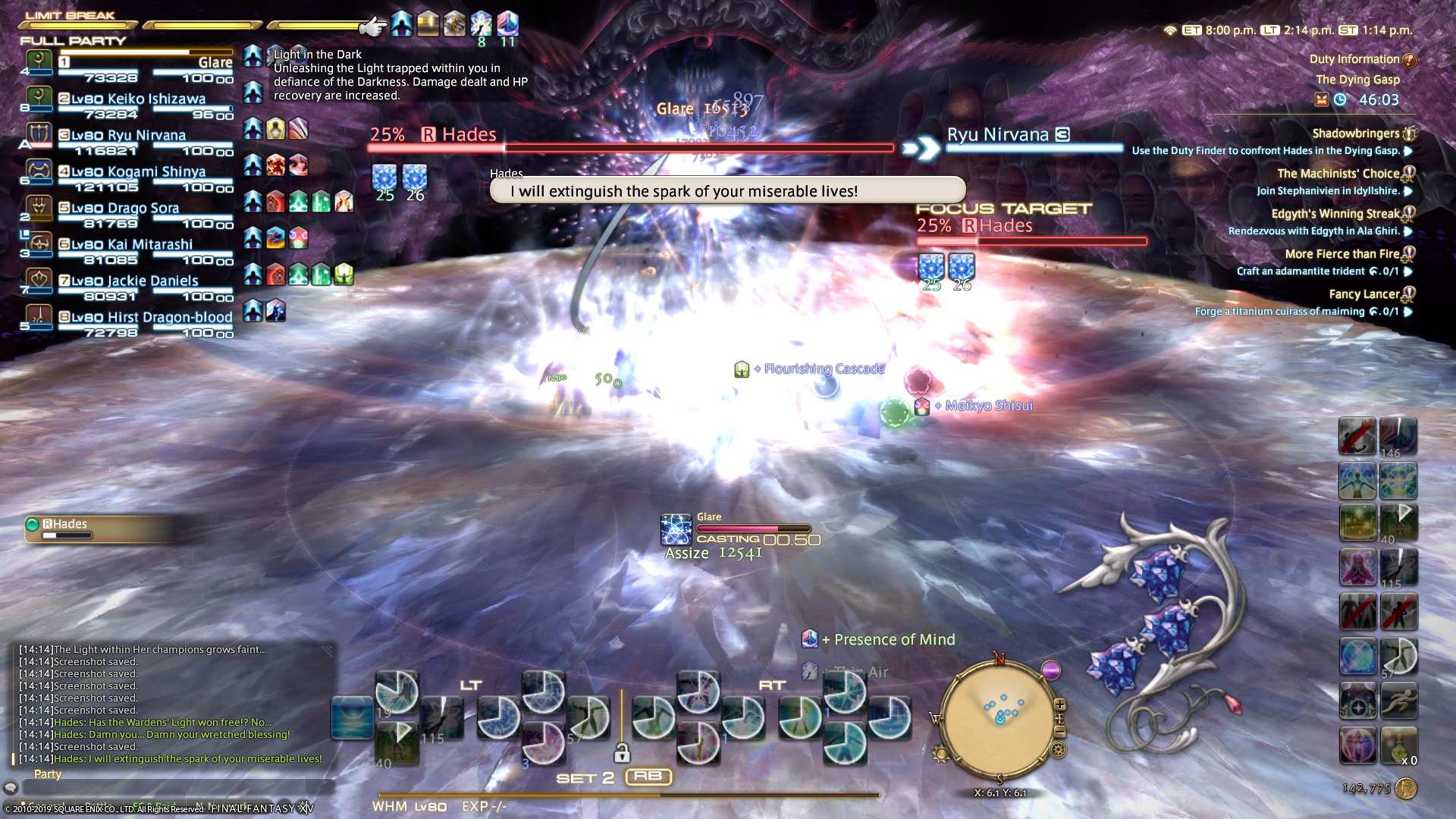Select Hirst Dragon-blood in the party list

click(x=144, y=318)
